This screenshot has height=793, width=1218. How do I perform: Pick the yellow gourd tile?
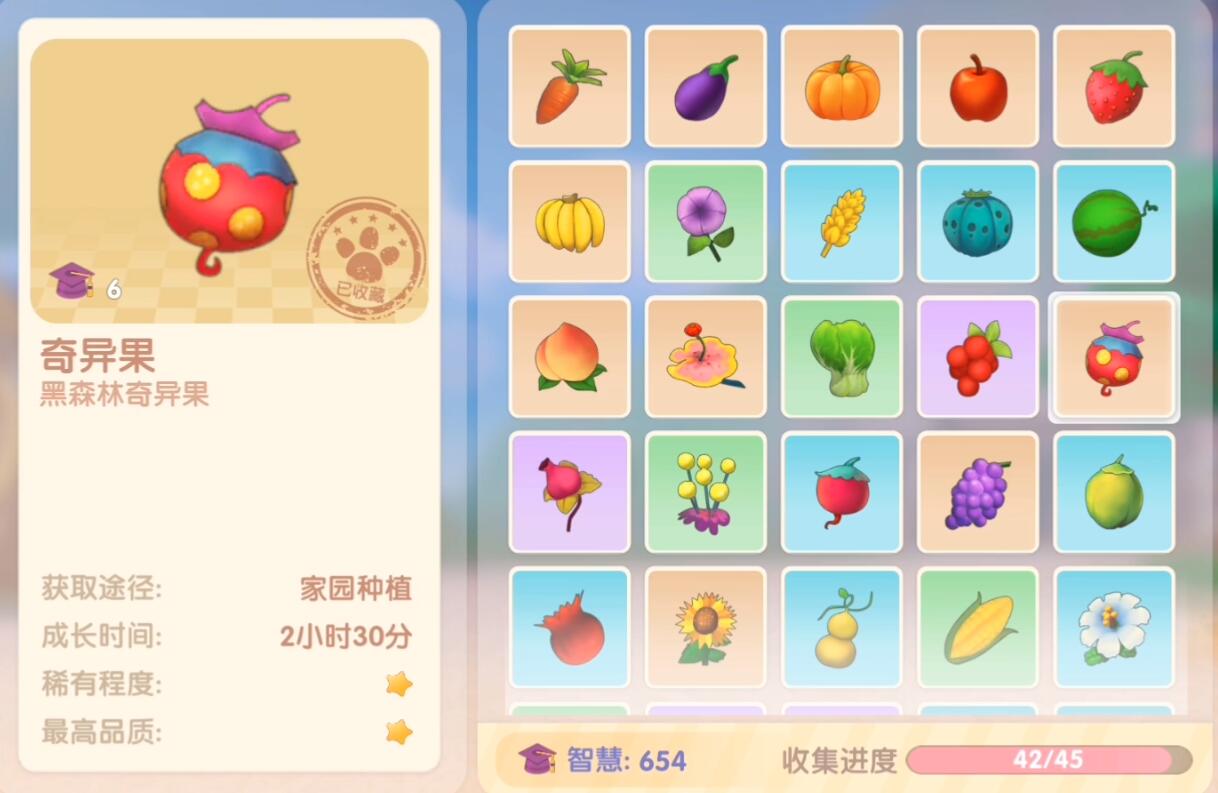coord(841,627)
